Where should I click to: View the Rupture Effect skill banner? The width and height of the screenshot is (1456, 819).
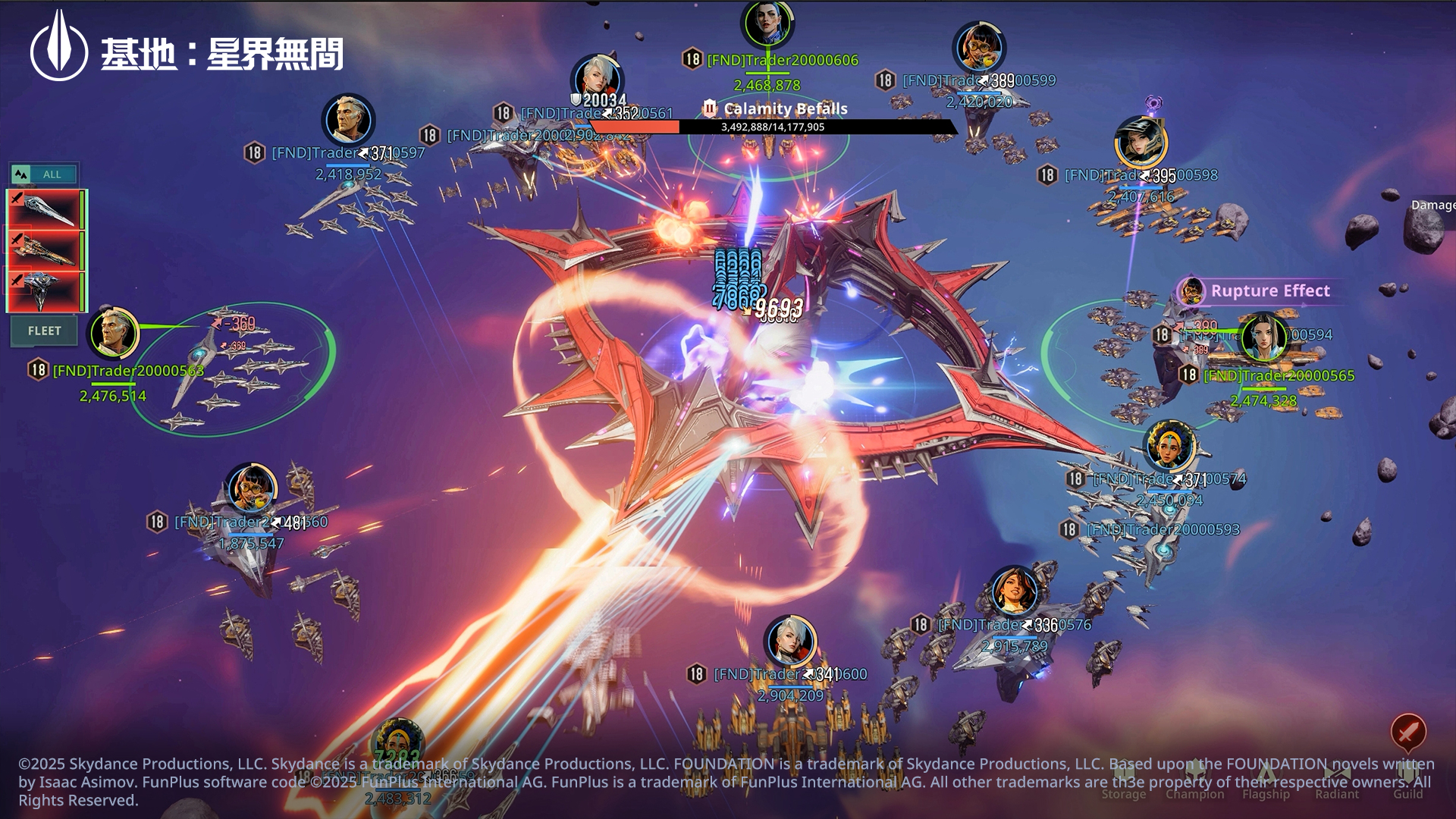point(1269,291)
